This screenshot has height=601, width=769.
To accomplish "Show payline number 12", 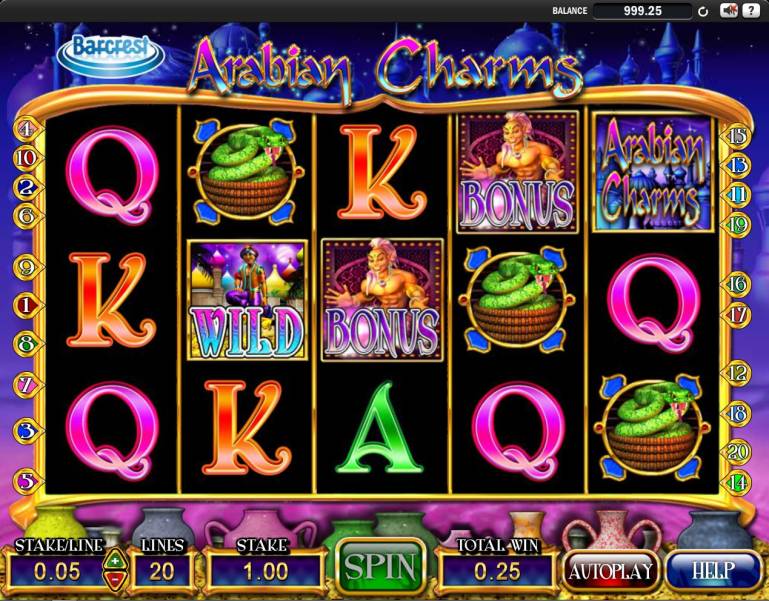I will [x=739, y=373].
